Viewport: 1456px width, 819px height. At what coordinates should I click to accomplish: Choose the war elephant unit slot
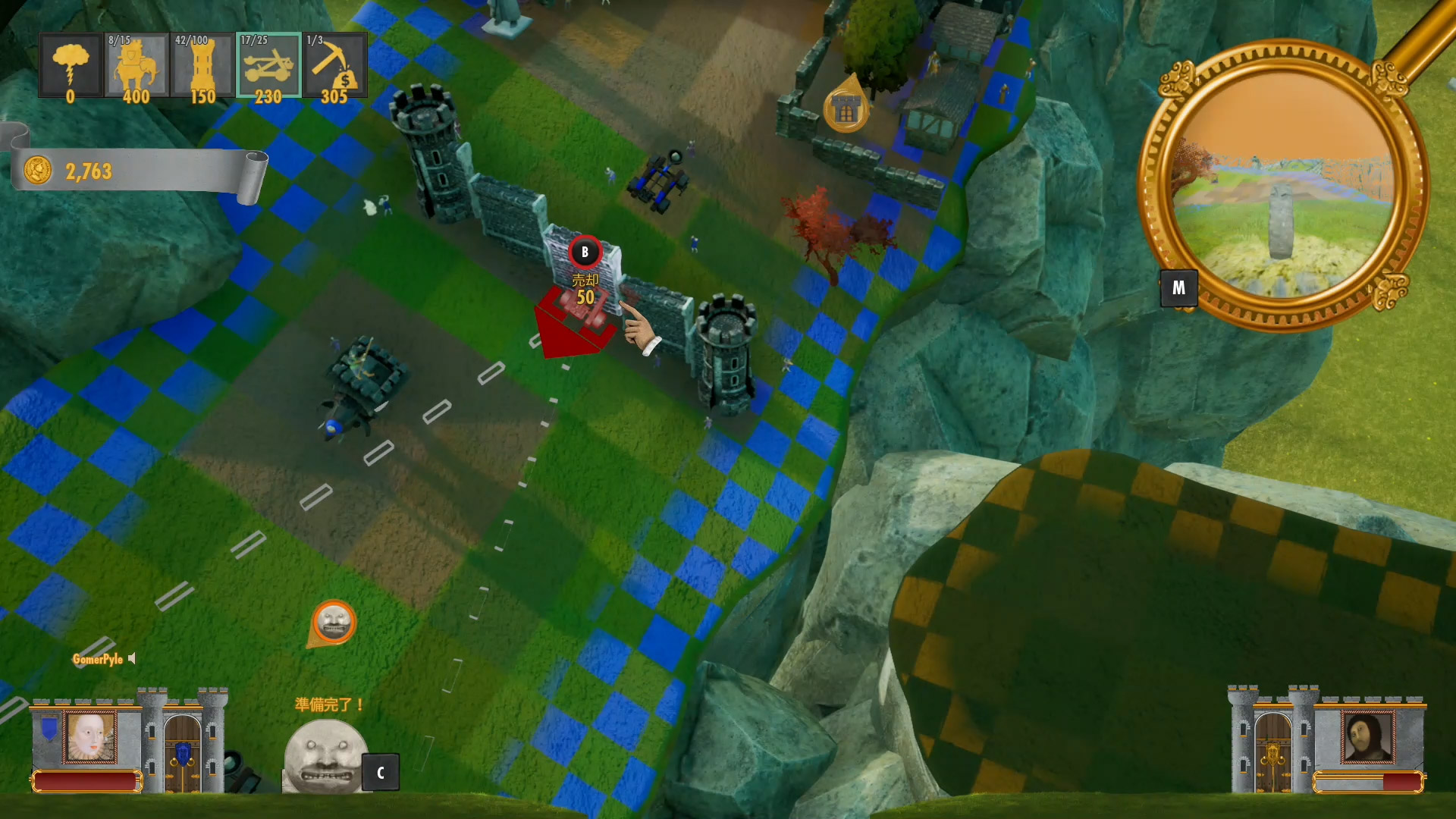[x=136, y=66]
